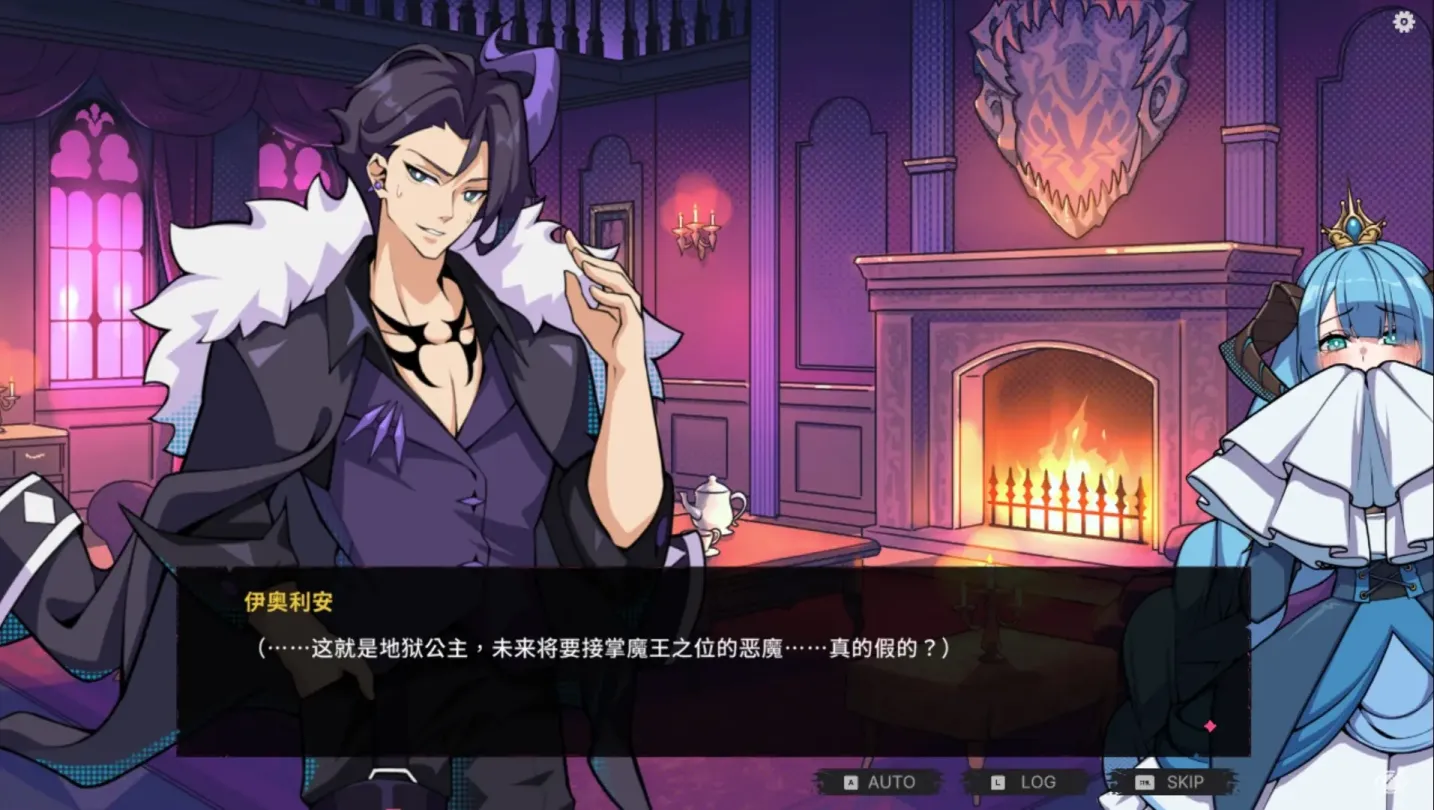1434x810 pixels.
Task: Click the A keycap icon beside AUTO
Action: tap(850, 781)
